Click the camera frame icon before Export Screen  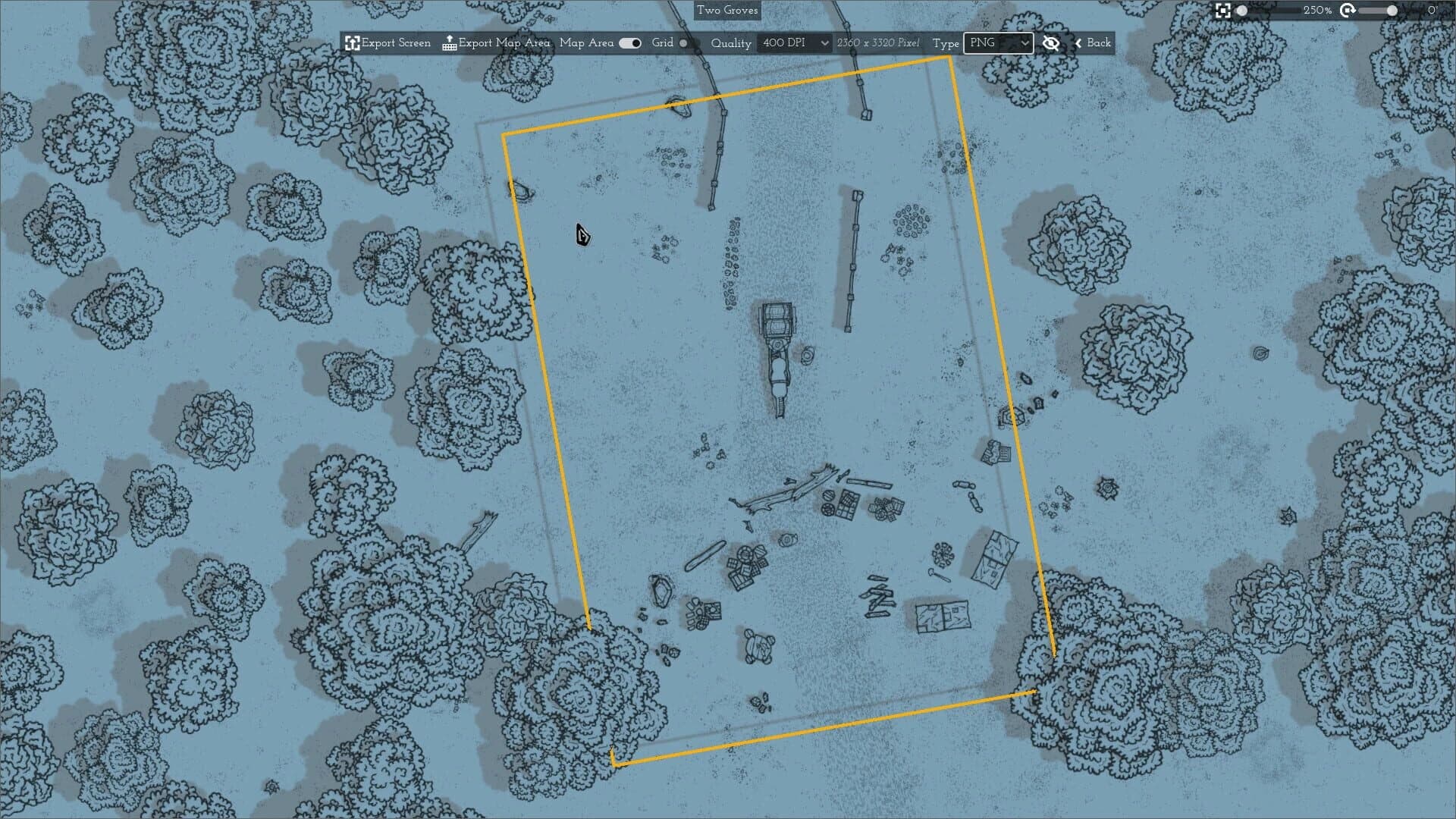click(x=351, y=43)
